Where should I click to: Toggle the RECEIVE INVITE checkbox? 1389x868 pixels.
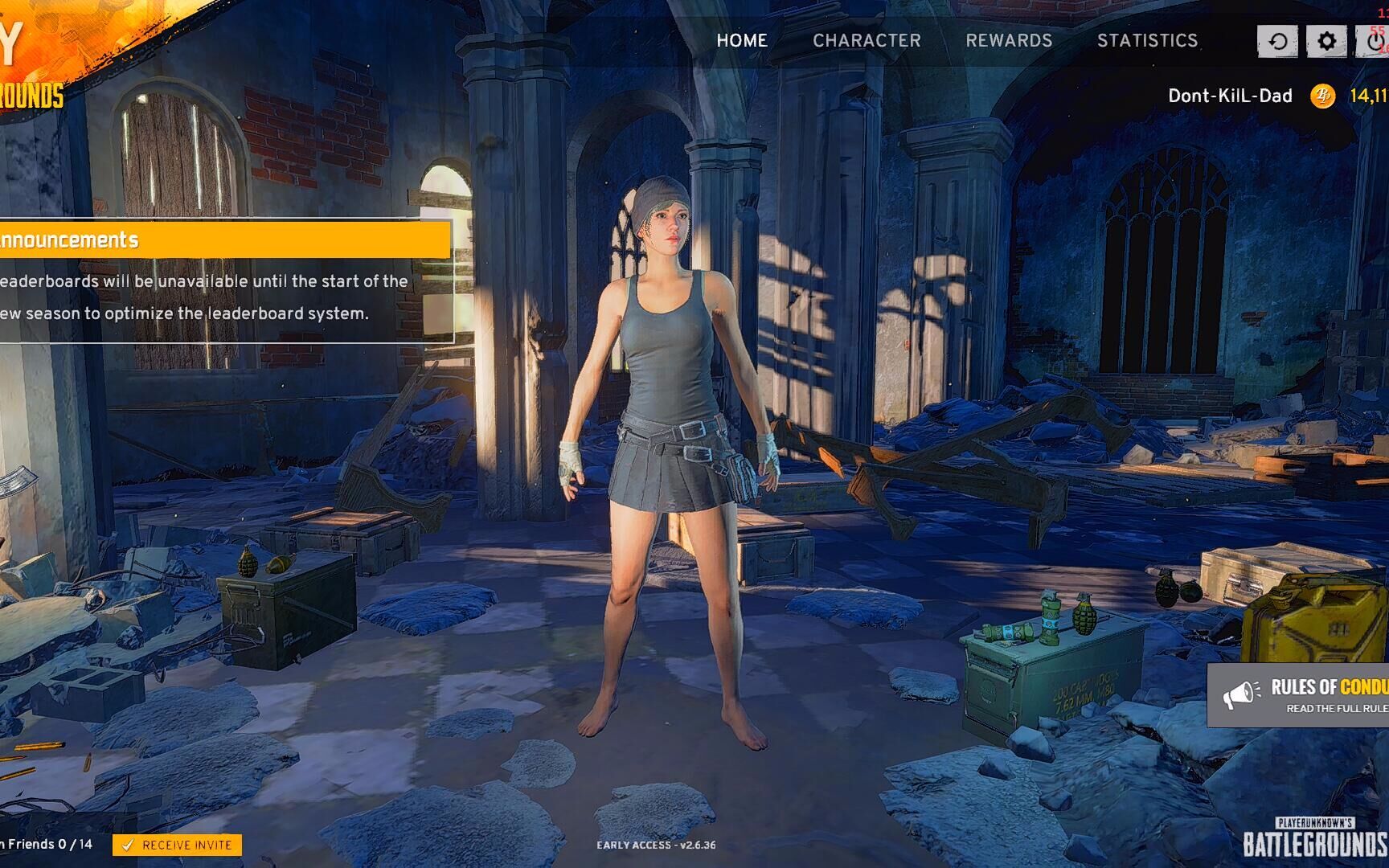[127, 845]
